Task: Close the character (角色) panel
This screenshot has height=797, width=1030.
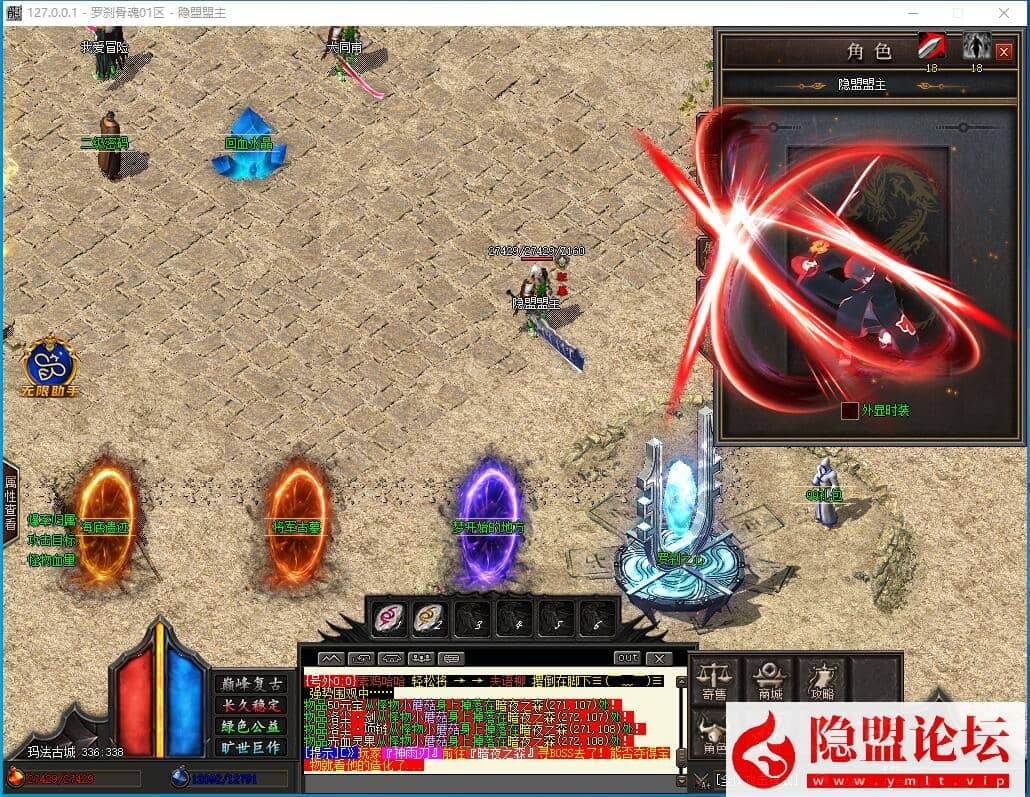Action: [1004, 51]
